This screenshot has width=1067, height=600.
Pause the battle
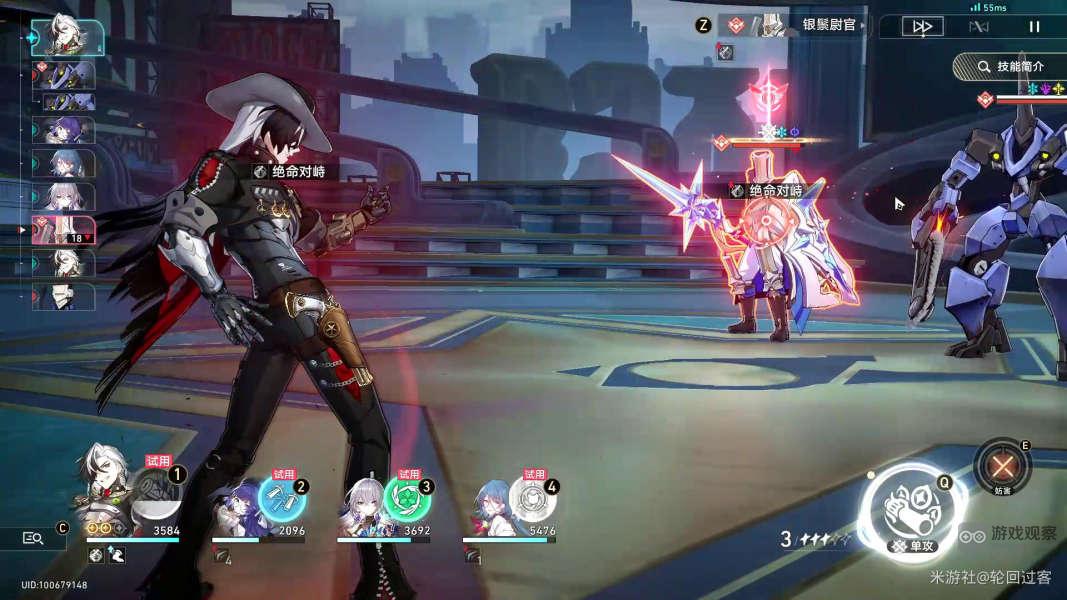1034,27
